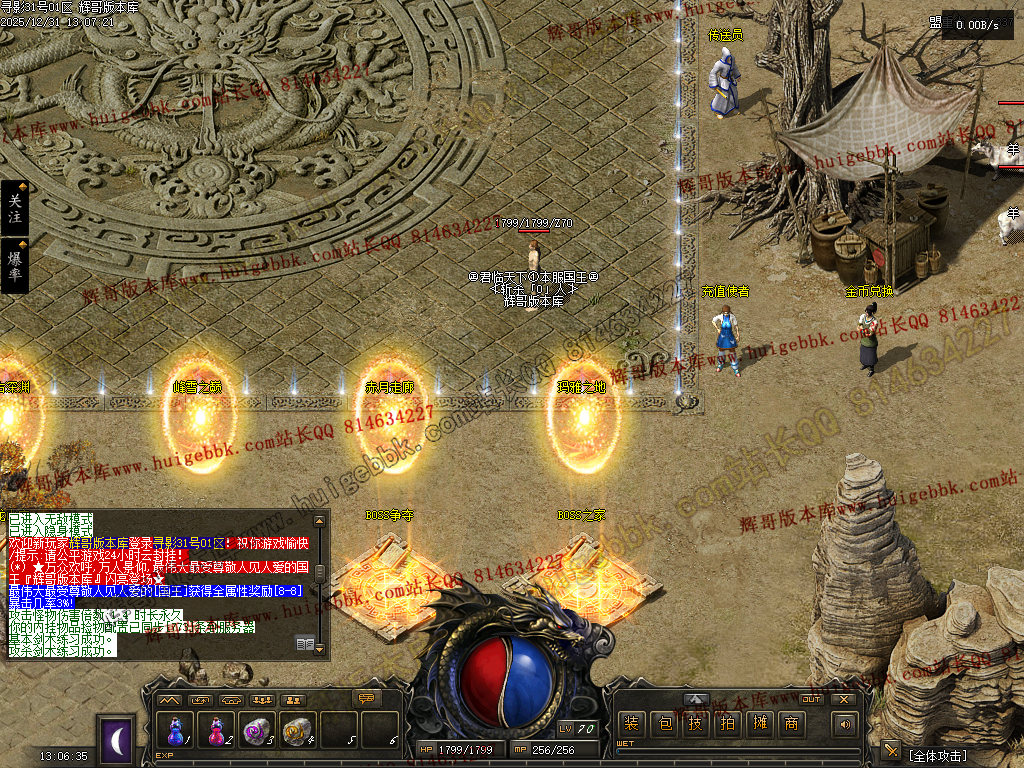Open the shop with the 商 button
This screenshot has width=1024, height=768.
tap(791, 724)
